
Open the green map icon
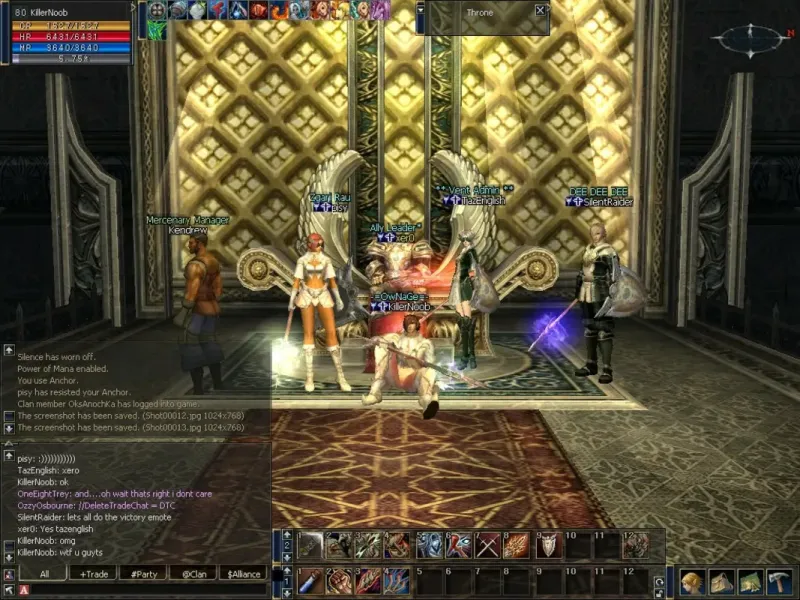[750, 582]
